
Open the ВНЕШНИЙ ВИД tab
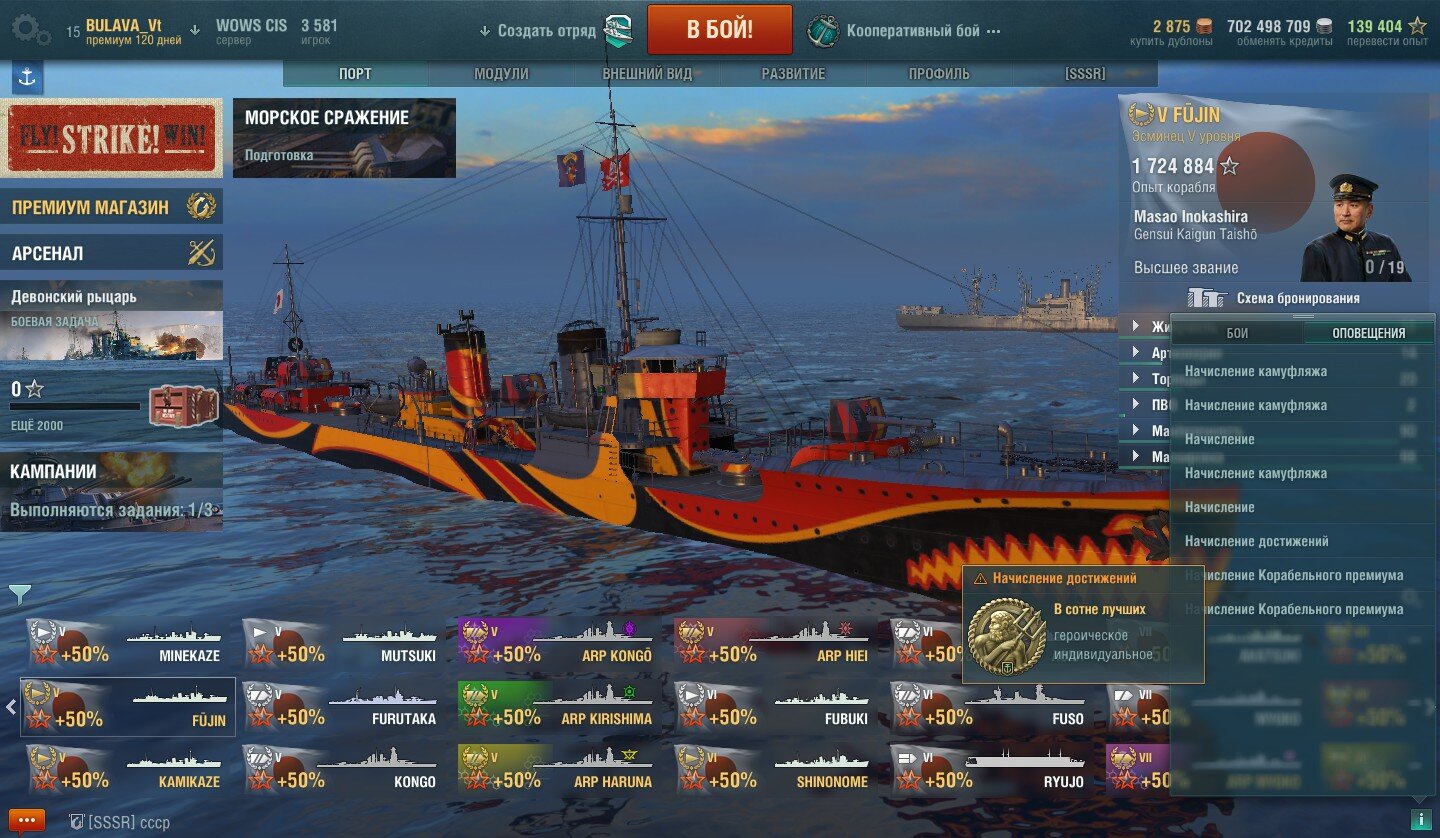click(647, 74)
